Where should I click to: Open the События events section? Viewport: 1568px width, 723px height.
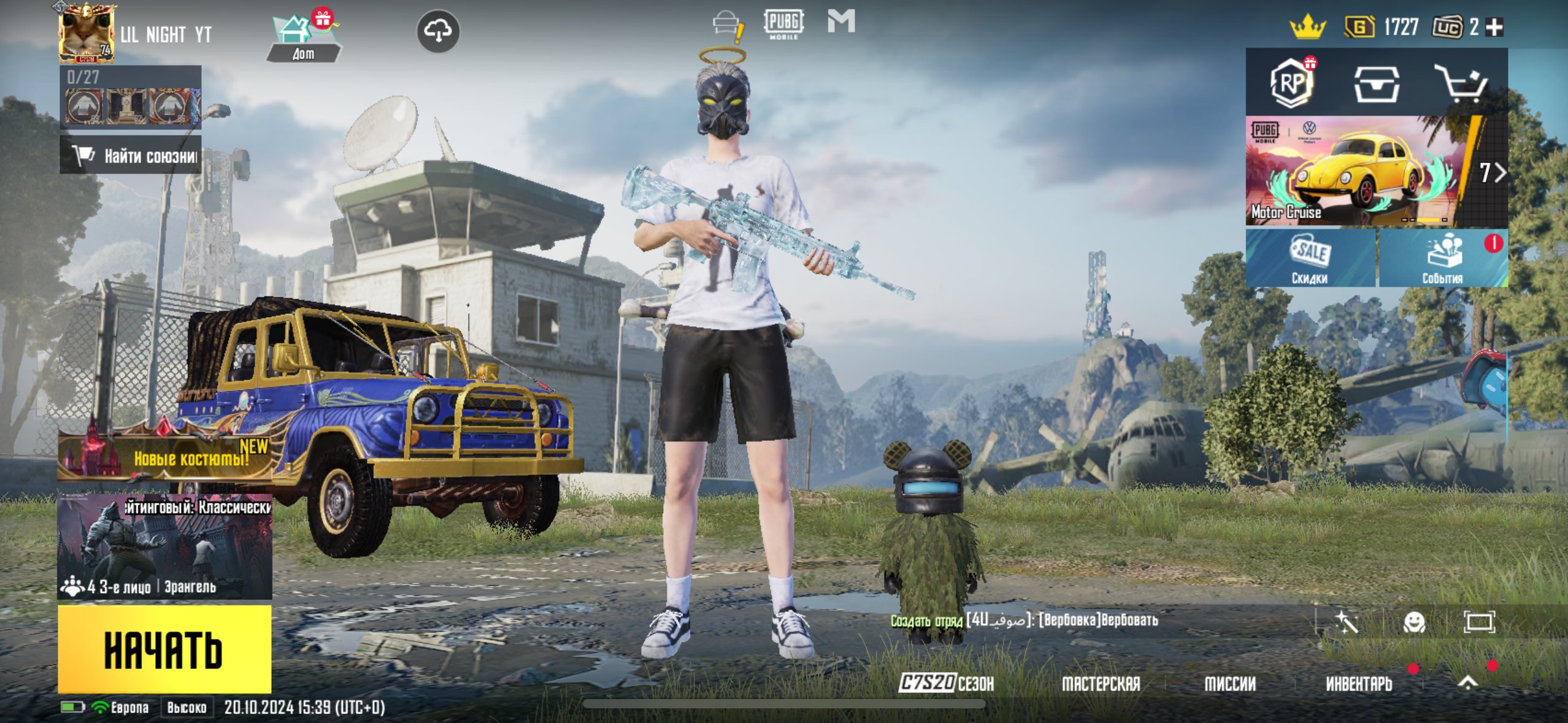[x=1442, y=258]
